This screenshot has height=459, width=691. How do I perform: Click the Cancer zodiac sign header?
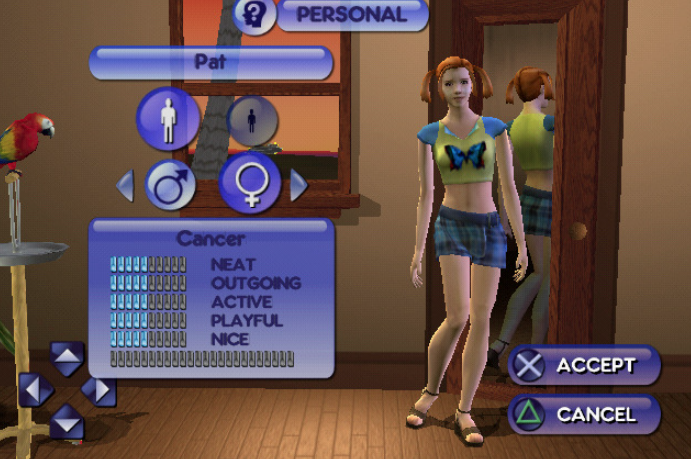210,239
